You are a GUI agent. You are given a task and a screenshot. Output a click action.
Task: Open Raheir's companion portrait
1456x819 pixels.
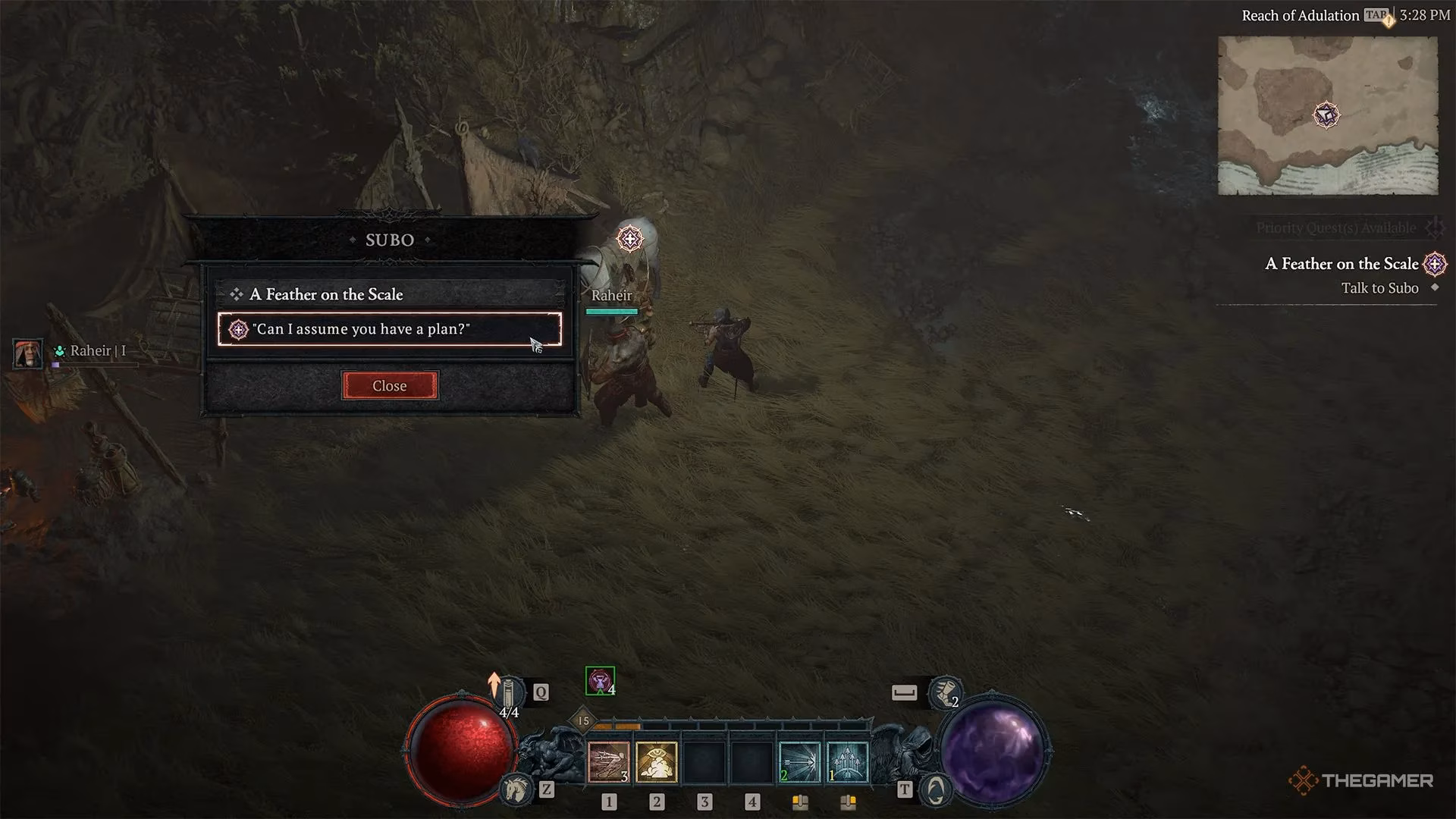(x=27, y=353)
